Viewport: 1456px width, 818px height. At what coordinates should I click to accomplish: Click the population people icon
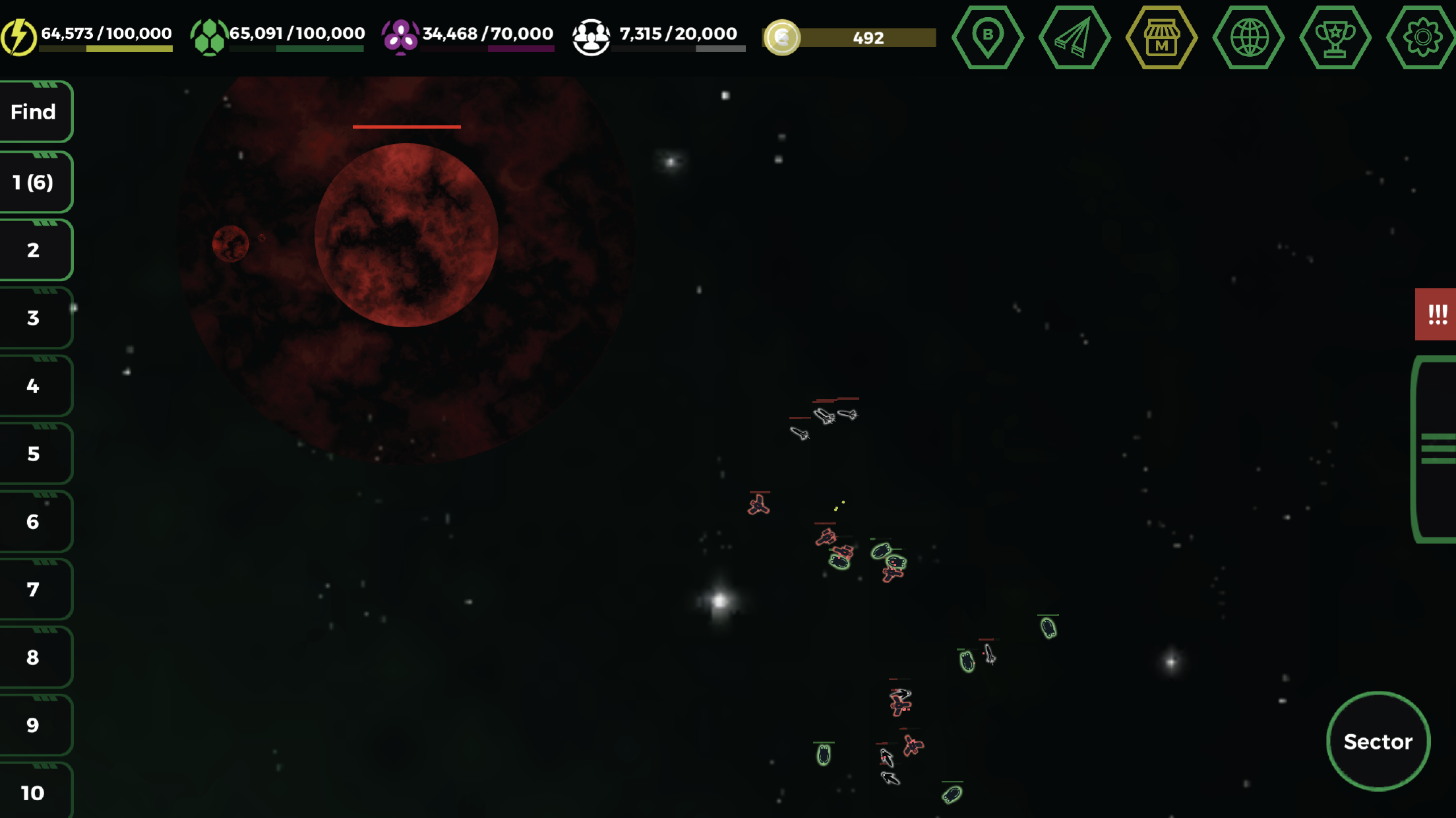click(x=591, y=32)
